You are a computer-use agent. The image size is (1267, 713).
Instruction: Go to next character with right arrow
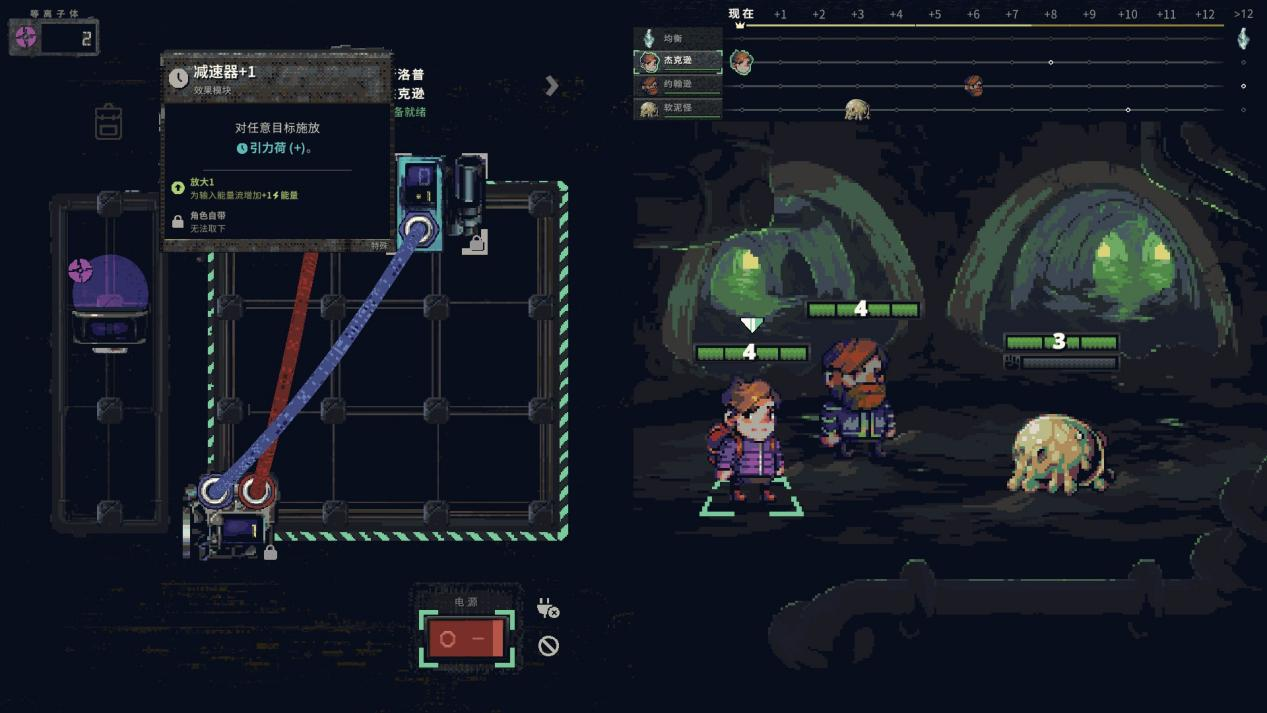coord(551,86)
